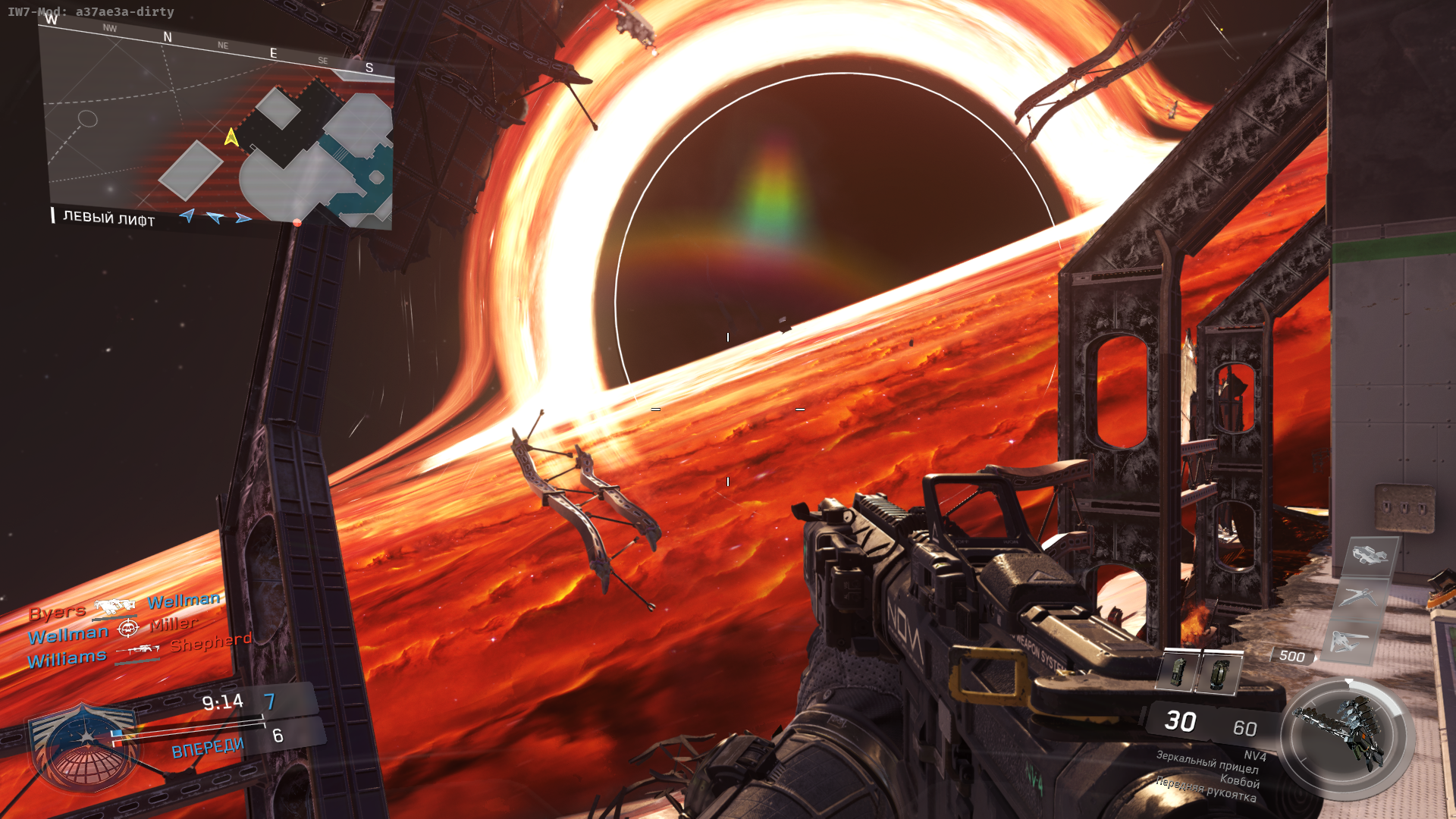Select the left grenade equipment slot

(x=1177, y=671)
